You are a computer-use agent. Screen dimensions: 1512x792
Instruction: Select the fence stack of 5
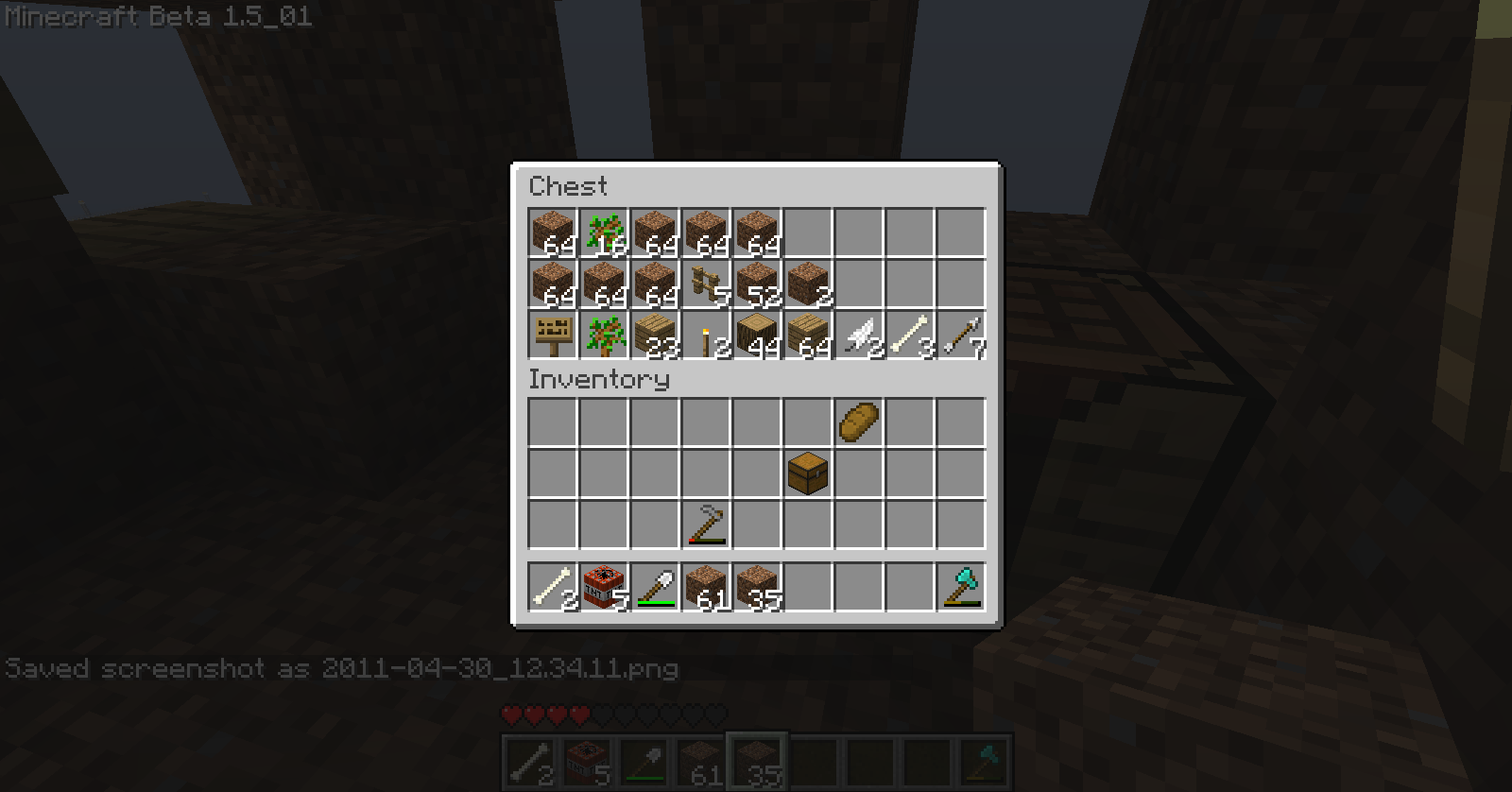click(x=706, y=284)
